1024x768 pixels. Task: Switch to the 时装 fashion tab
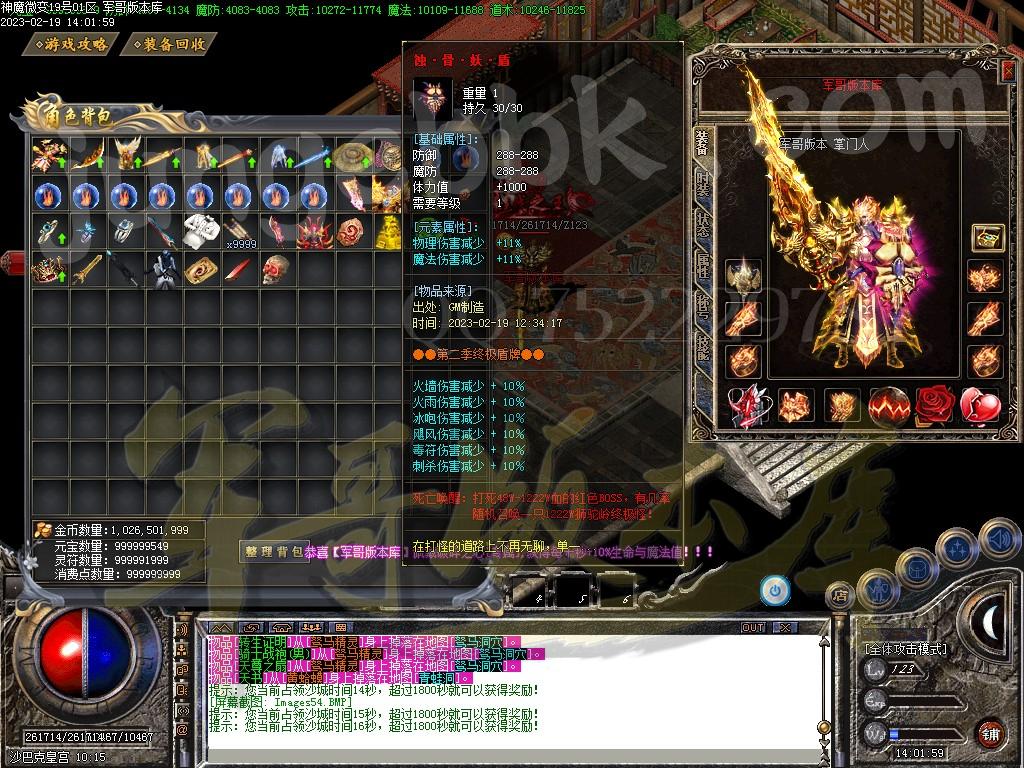pos(702,187)
